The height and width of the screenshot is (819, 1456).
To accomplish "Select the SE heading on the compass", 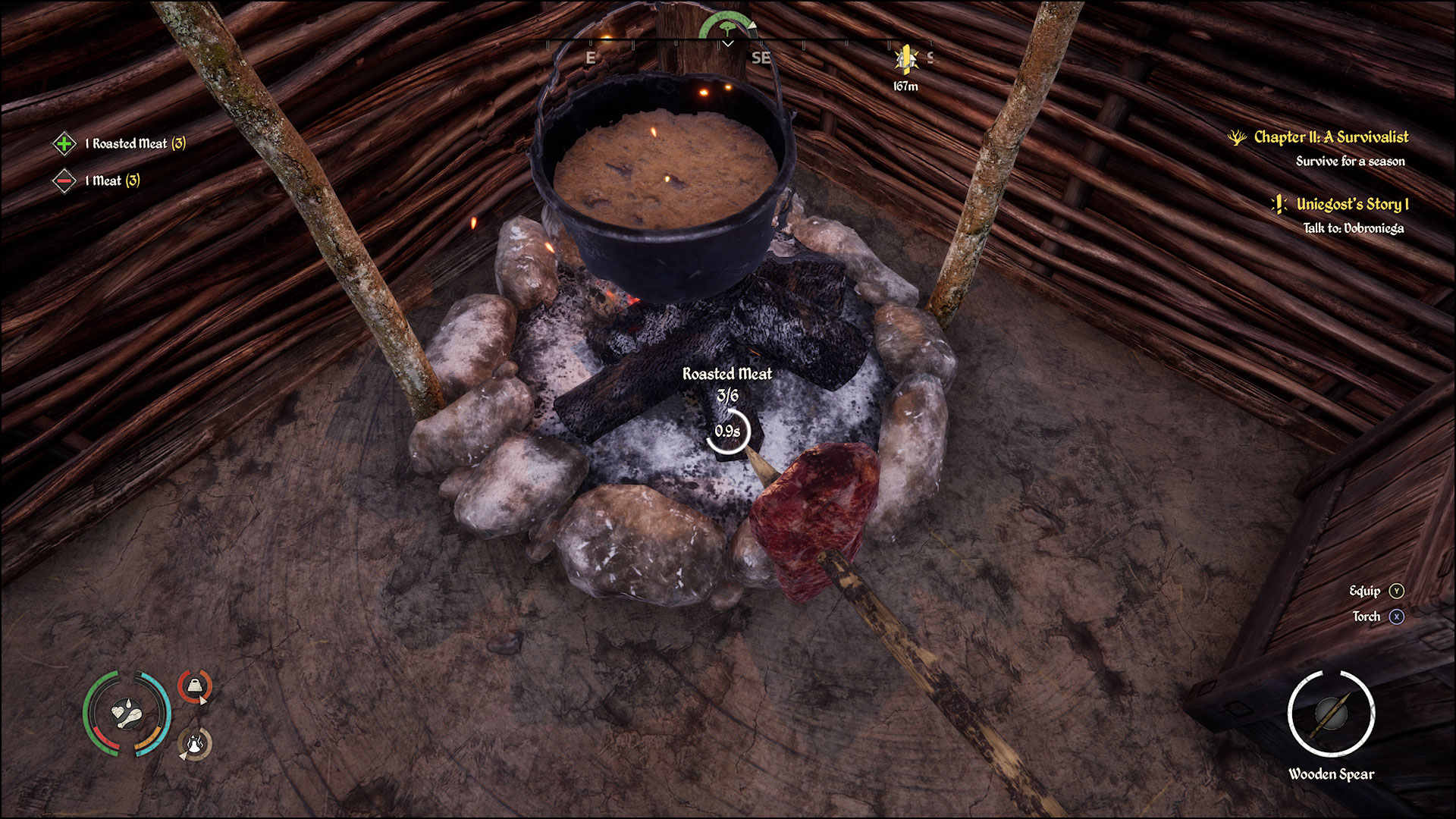I will pyautogui.click(x=761, y=57).
